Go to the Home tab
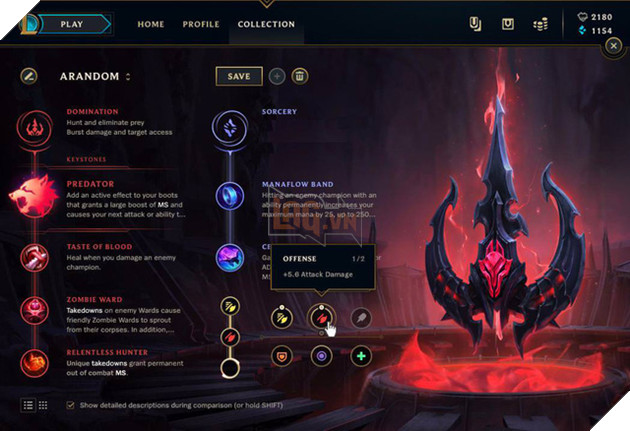The width and height of the screenshot is (630, 431). point(150,24)
